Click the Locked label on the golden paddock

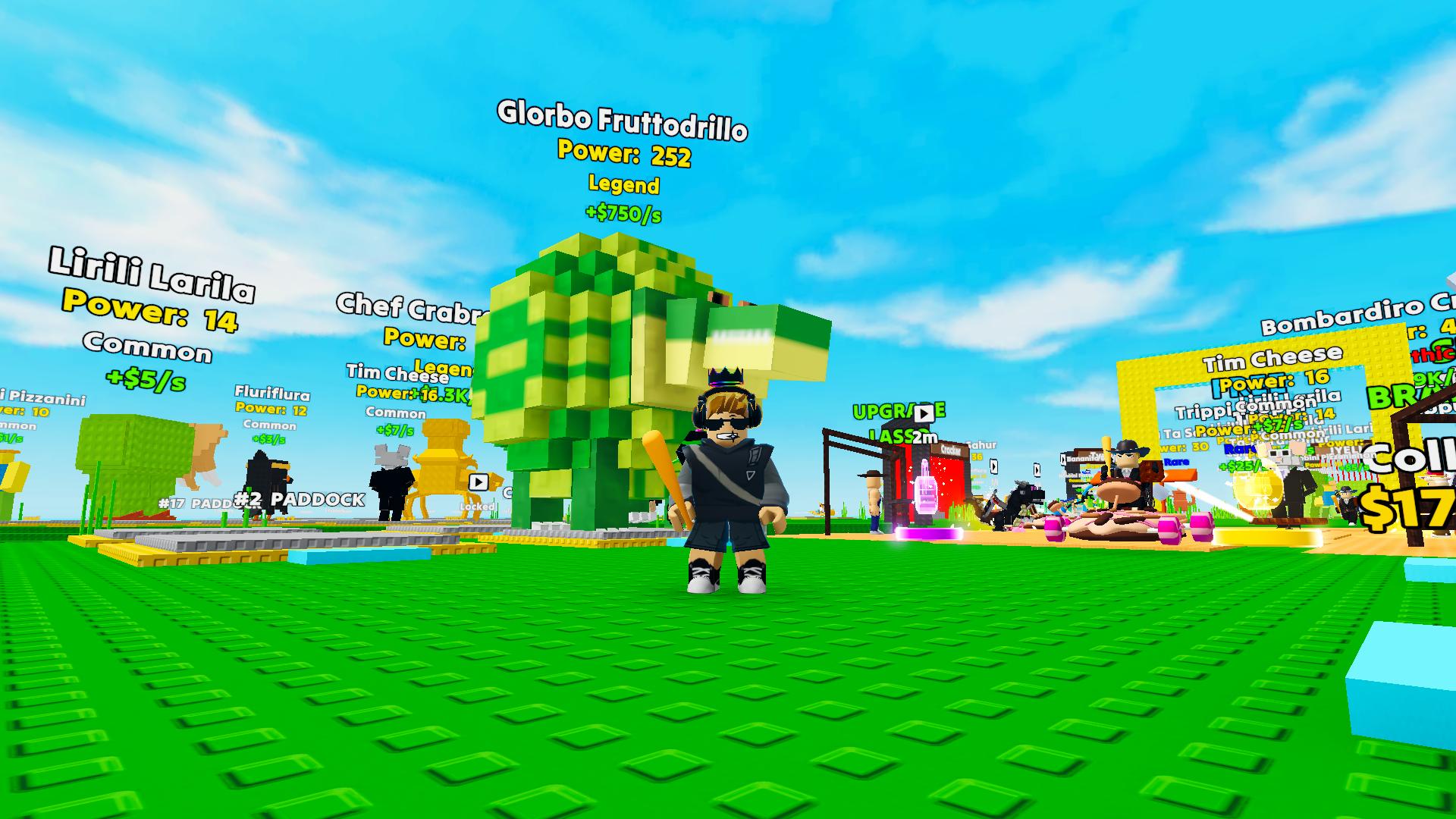pos(477,507)
